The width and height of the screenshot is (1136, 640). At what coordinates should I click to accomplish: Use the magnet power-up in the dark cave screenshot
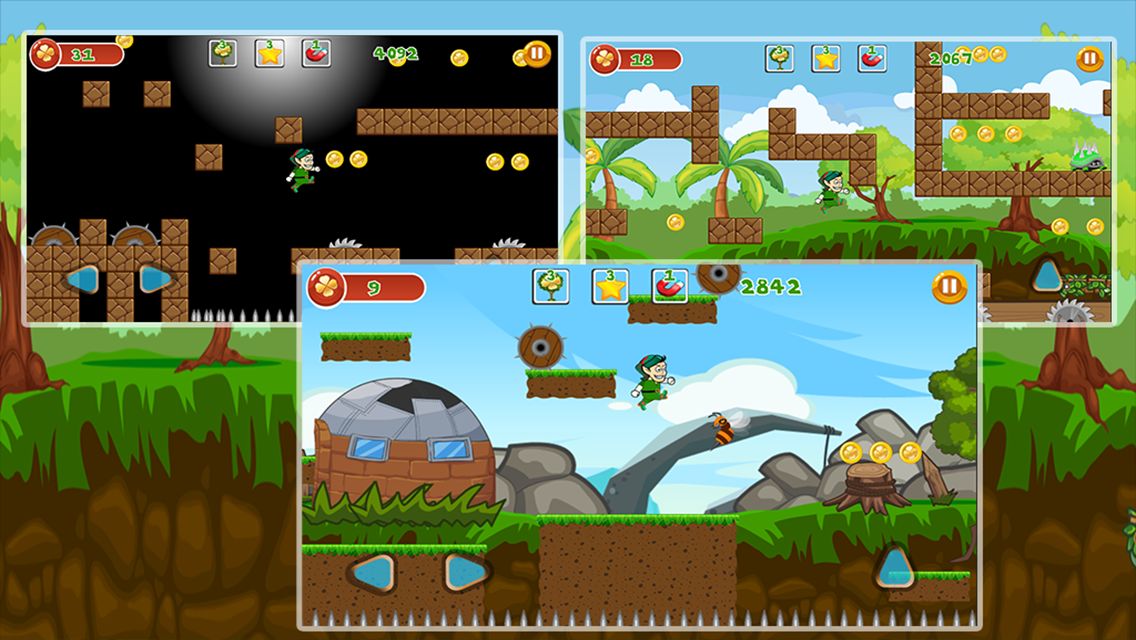[316, 54]
